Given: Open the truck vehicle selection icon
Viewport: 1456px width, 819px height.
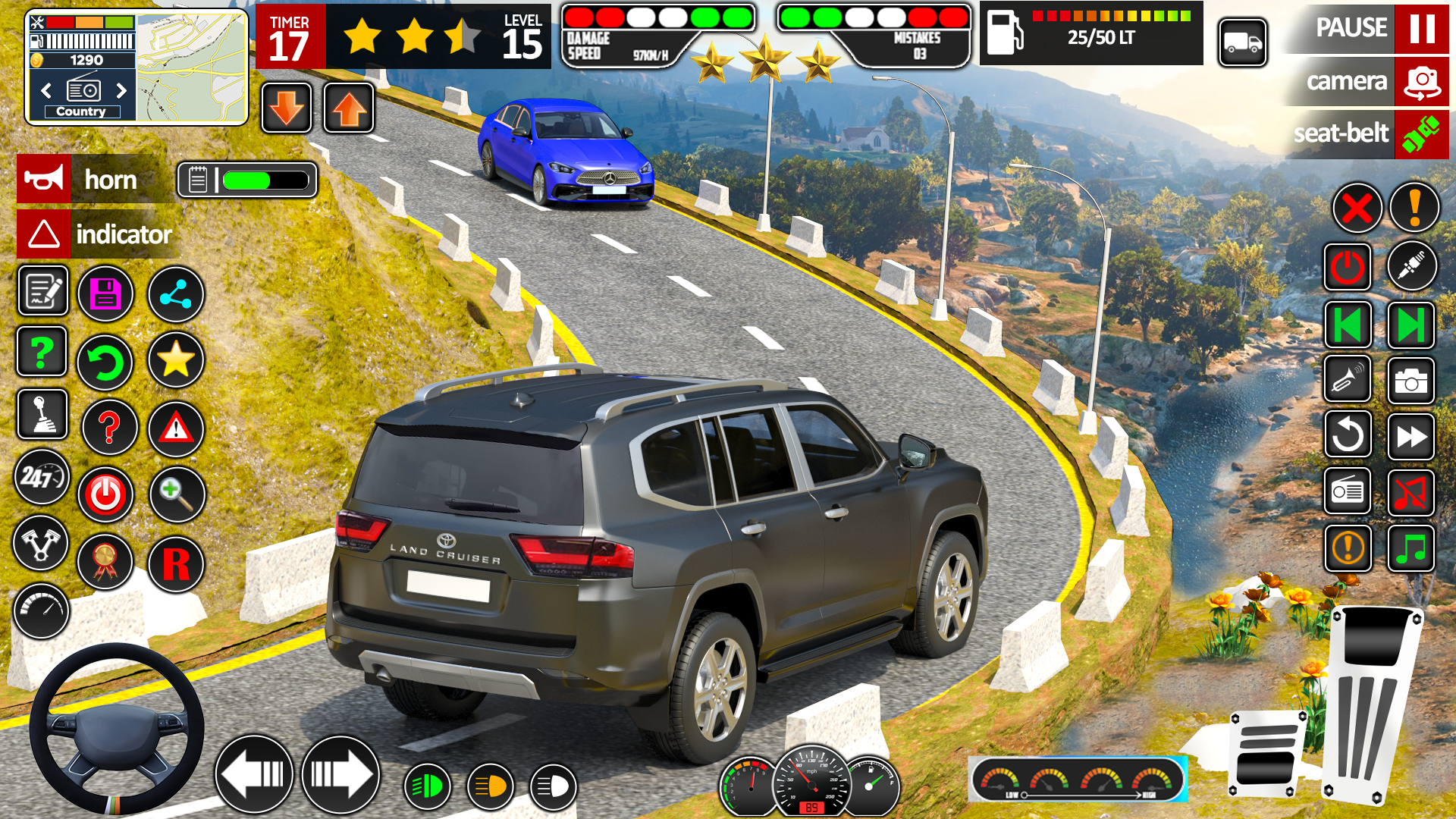Looking at the screenshot, I should pyautogui.click(x=1242, y=43).
